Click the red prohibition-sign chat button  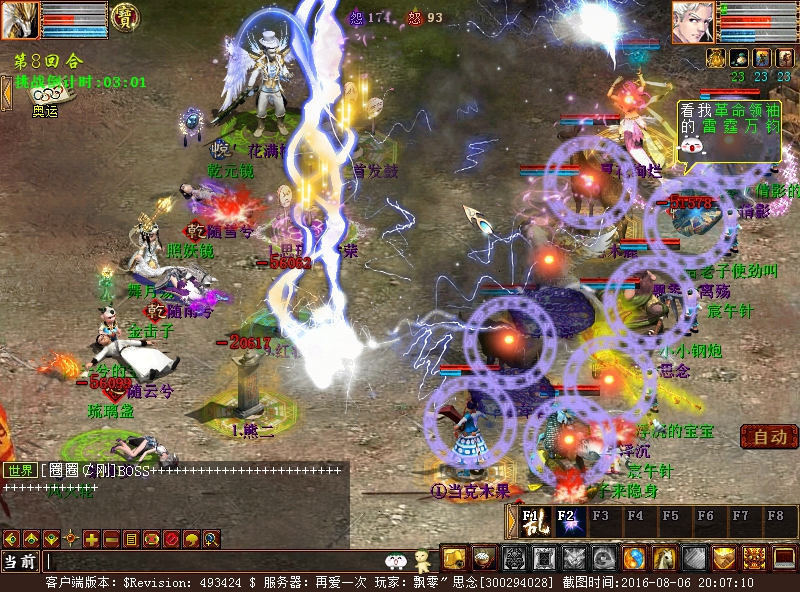[171, 539]
